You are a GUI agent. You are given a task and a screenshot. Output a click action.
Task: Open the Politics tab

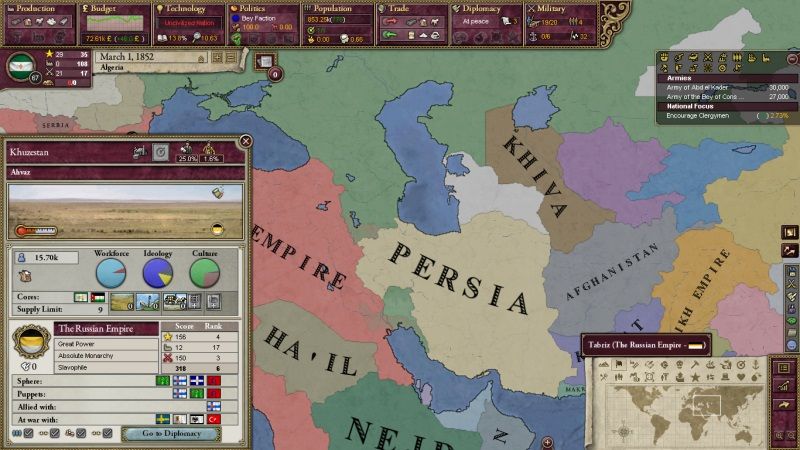pyautogui.click(x=259, y=8)
